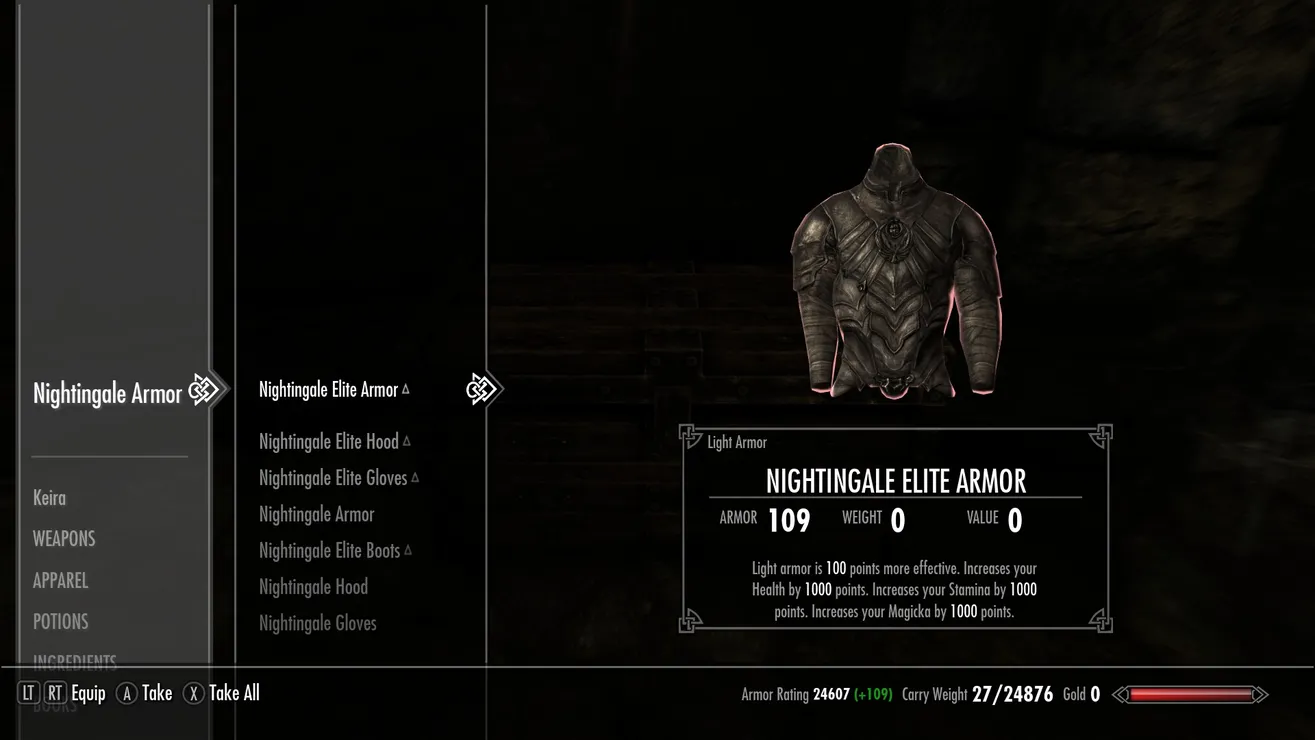
Task: Select the Nightingale Armor container category
Action: 107,393
